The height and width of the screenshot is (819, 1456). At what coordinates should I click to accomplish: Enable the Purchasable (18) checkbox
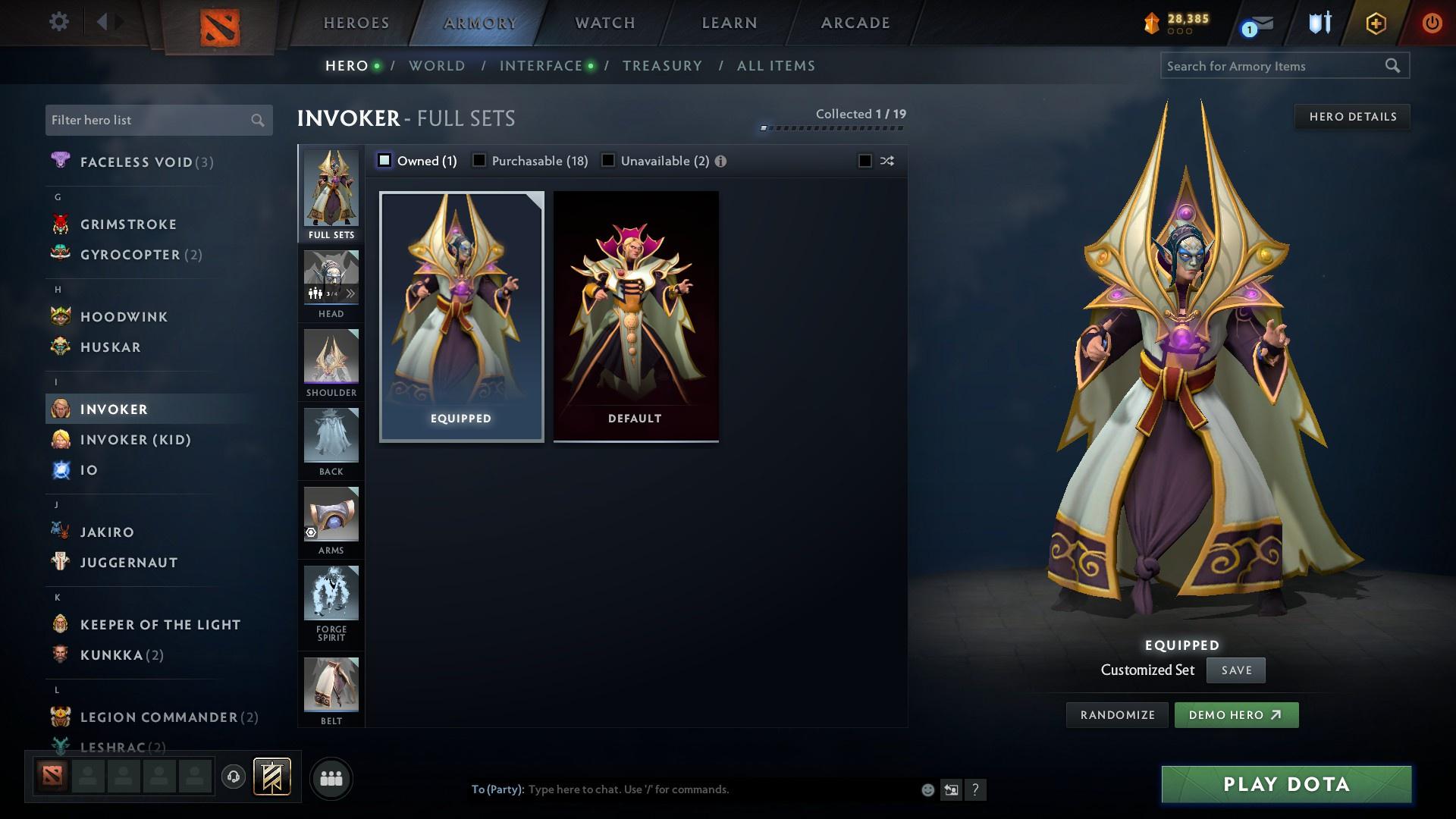pyautogui.click(x=479, y=161)
